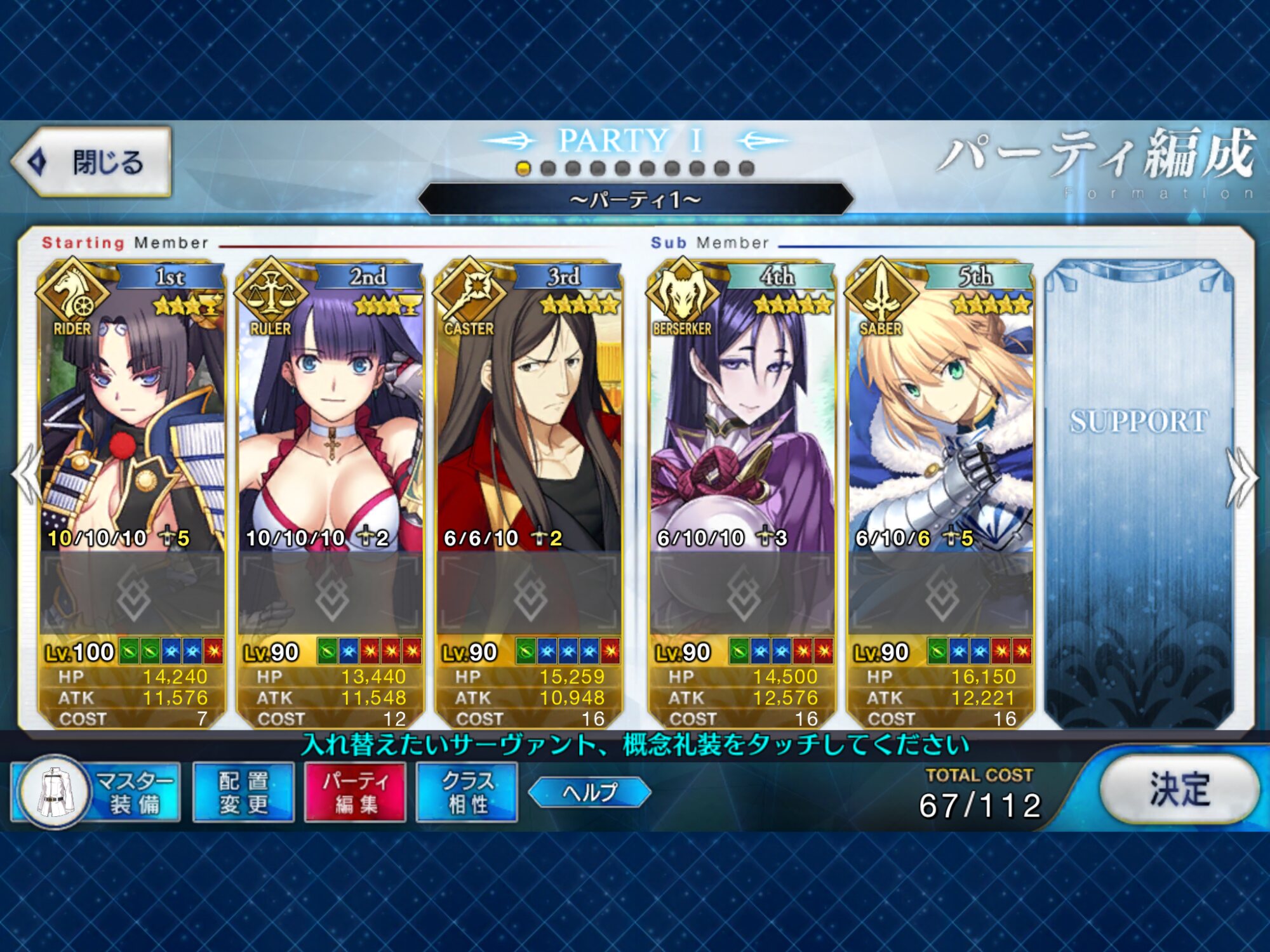Jump to the last party page dot

pos(747,169)
